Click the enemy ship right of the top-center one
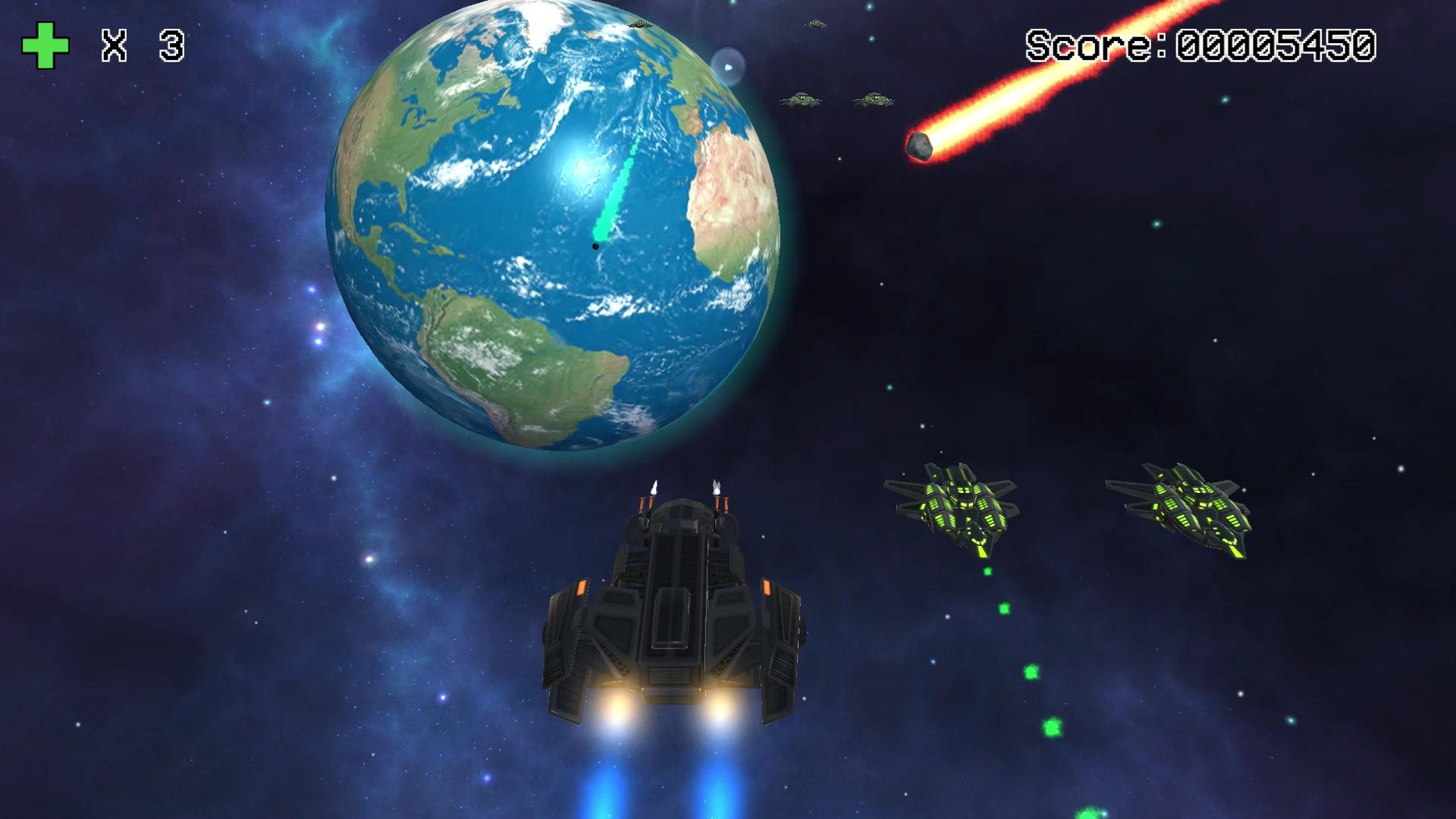This screenshot has width=1456, height=819. click(875, 99)
